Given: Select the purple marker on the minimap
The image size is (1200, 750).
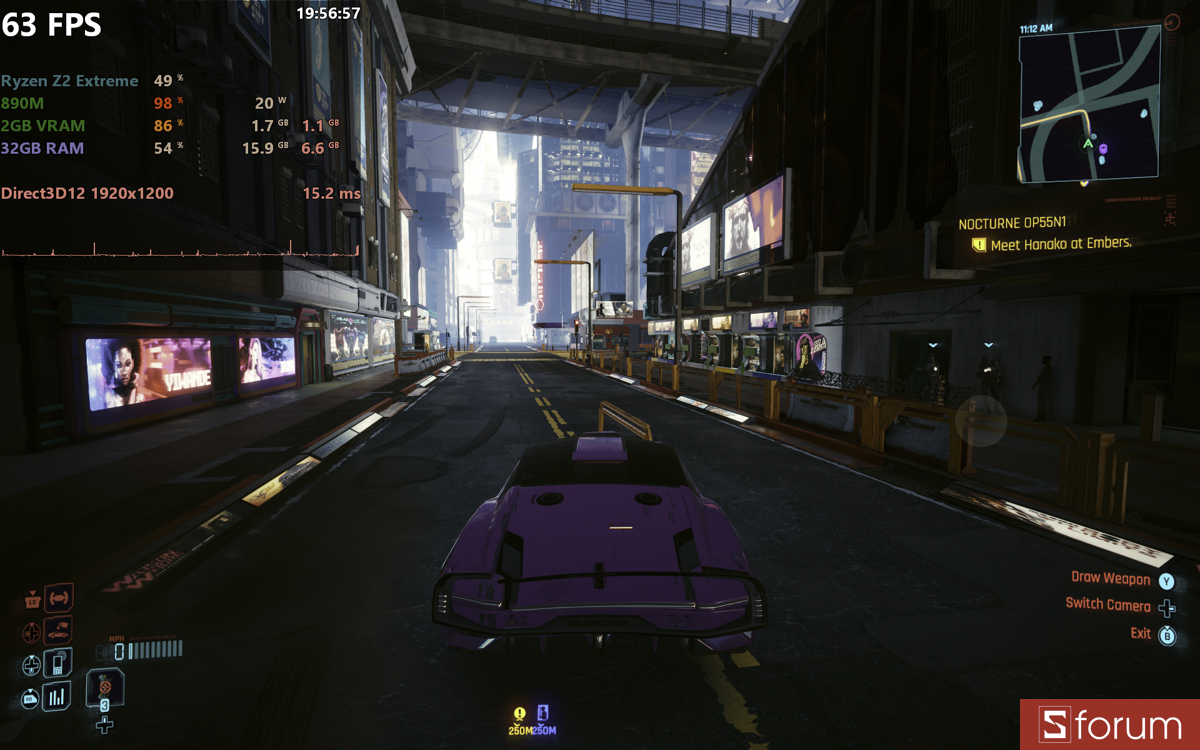Looking at the screenshot, I should (x=1103, y=149).
